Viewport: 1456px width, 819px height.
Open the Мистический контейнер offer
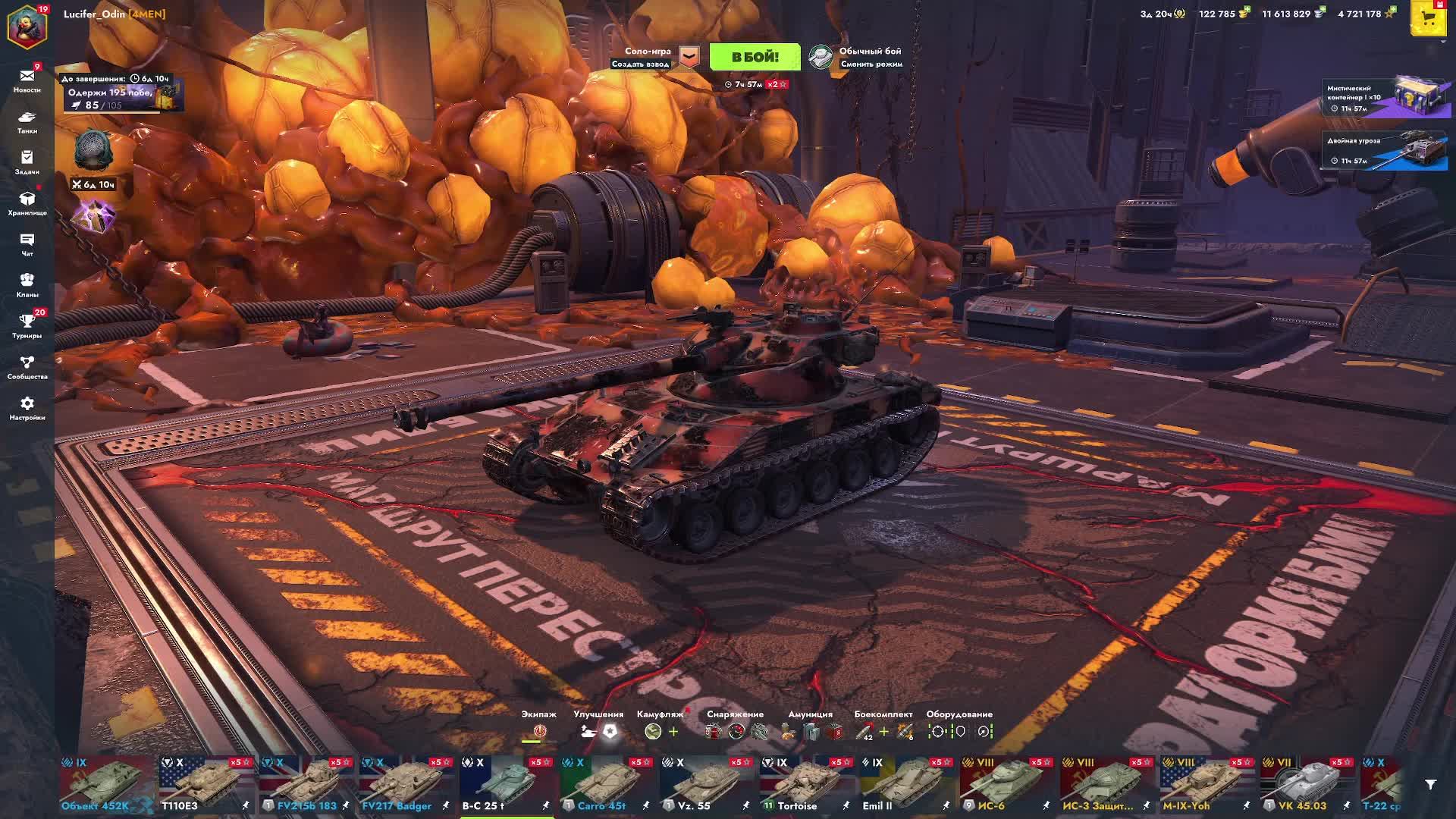(1384, 98)
